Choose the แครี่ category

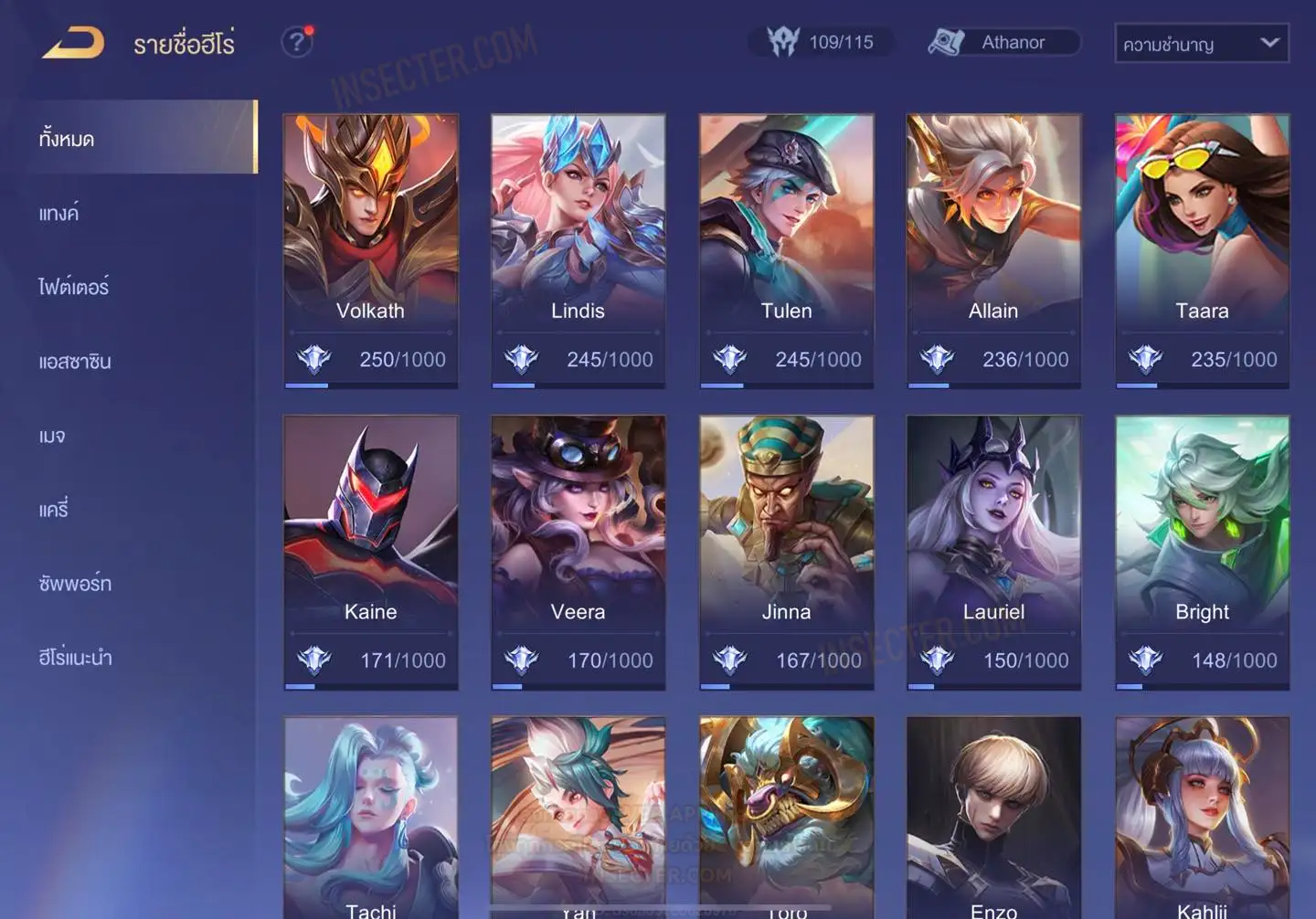54,510
